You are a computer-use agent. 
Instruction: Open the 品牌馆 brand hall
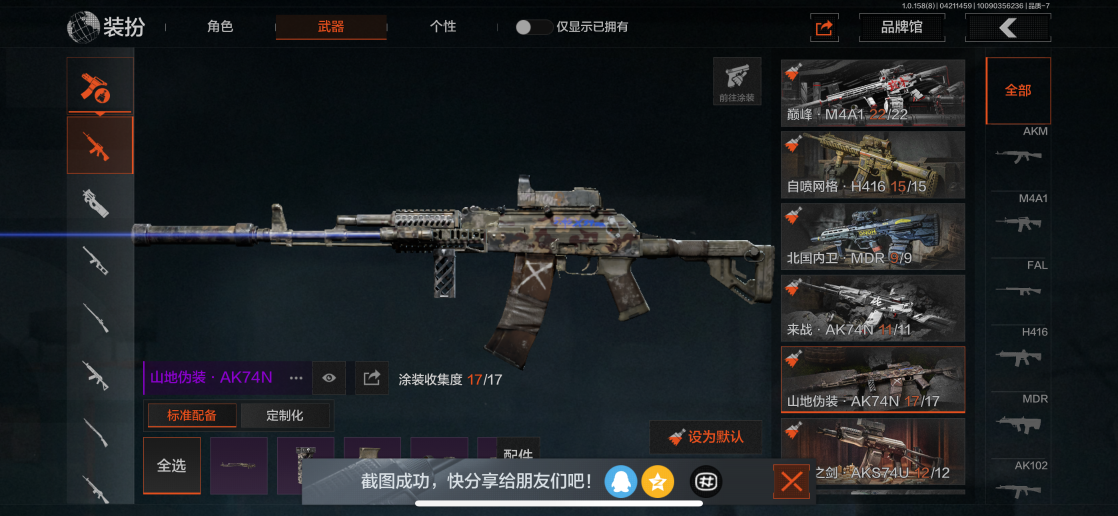(x=902, y=27)
